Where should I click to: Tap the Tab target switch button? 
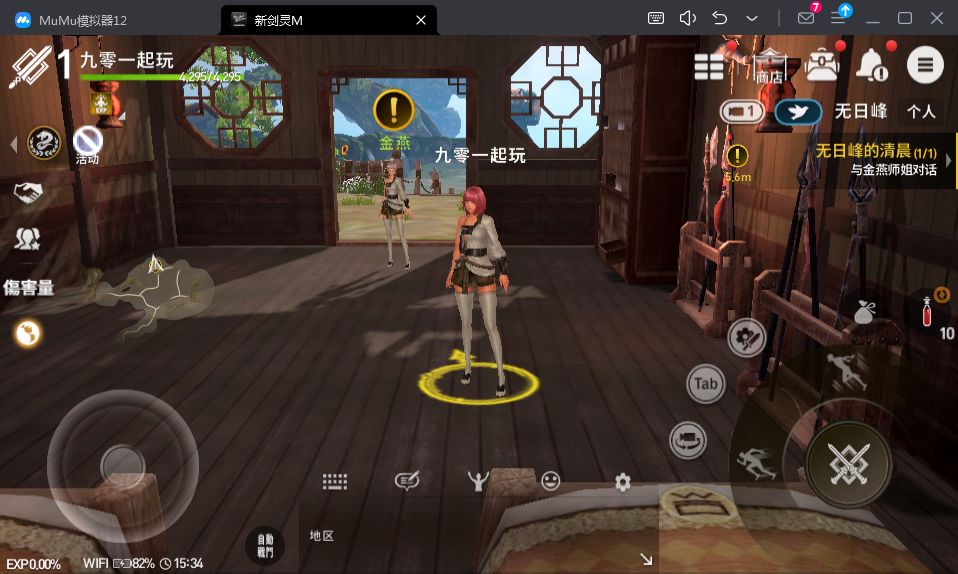706,384
